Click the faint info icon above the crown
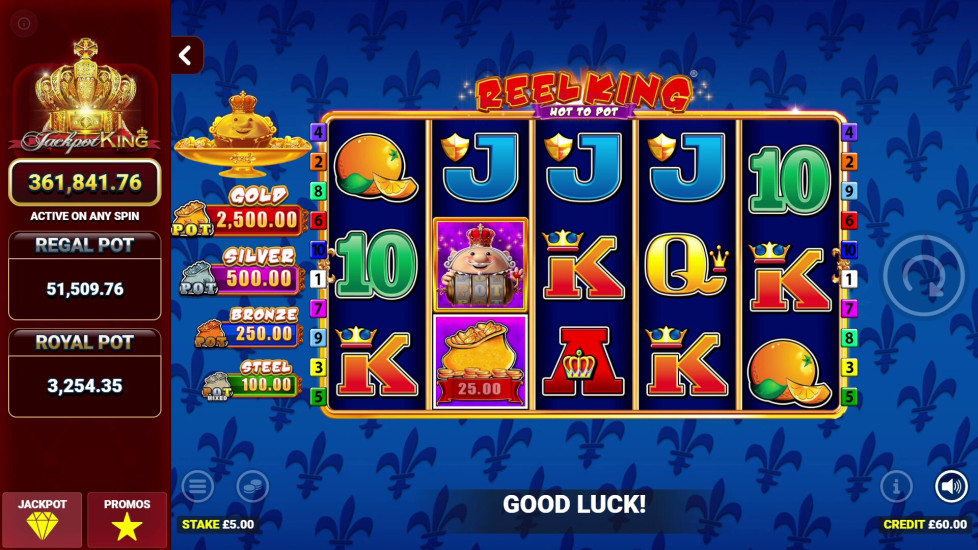Screen dimensions: 978x550 pos(24,23)
